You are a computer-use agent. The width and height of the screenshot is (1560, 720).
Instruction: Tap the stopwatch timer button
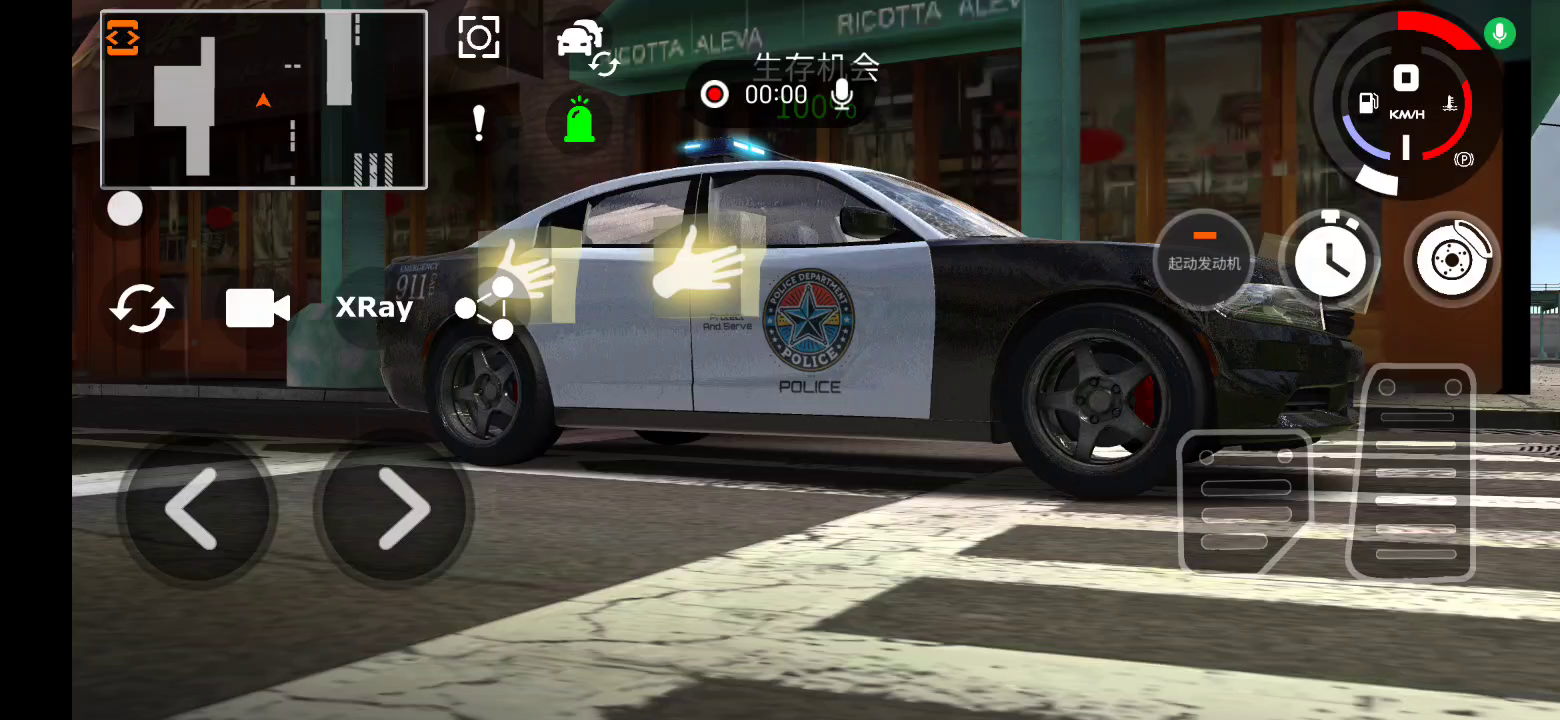1329,258
